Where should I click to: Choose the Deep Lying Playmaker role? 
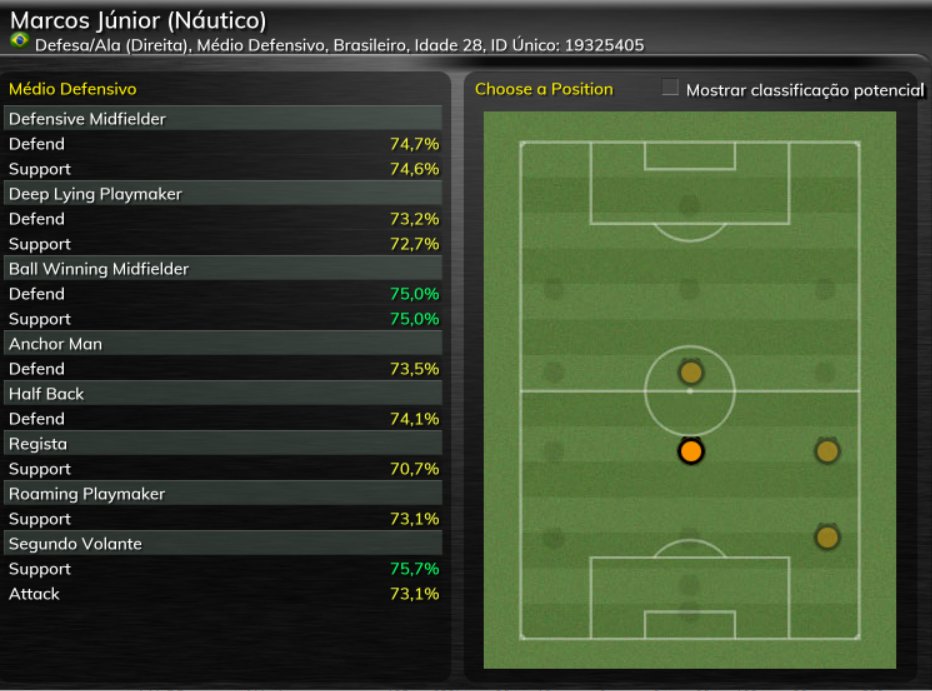[x=224, y=194]
